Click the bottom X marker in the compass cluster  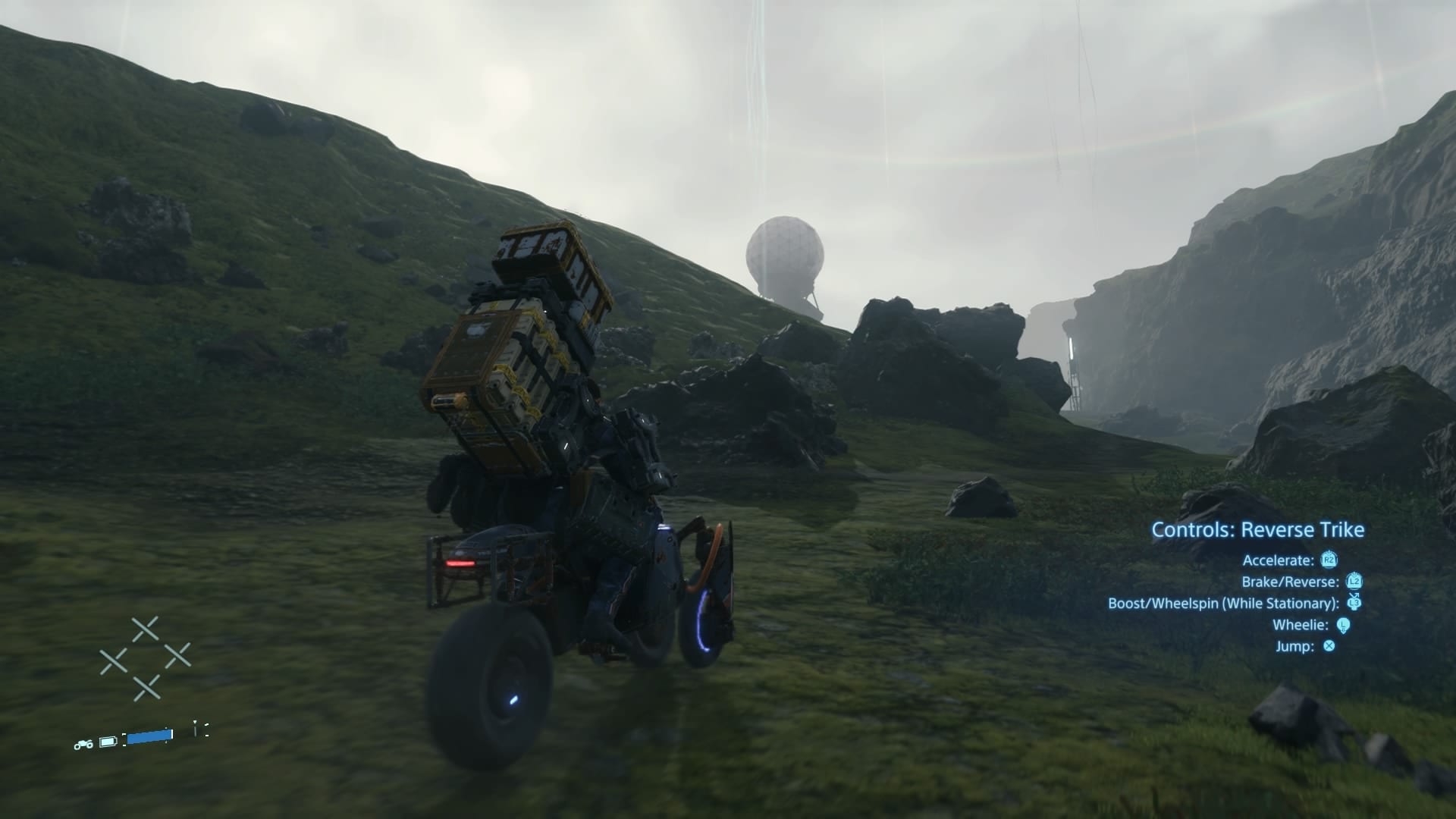pyautogui.click(x=147, y=688)
